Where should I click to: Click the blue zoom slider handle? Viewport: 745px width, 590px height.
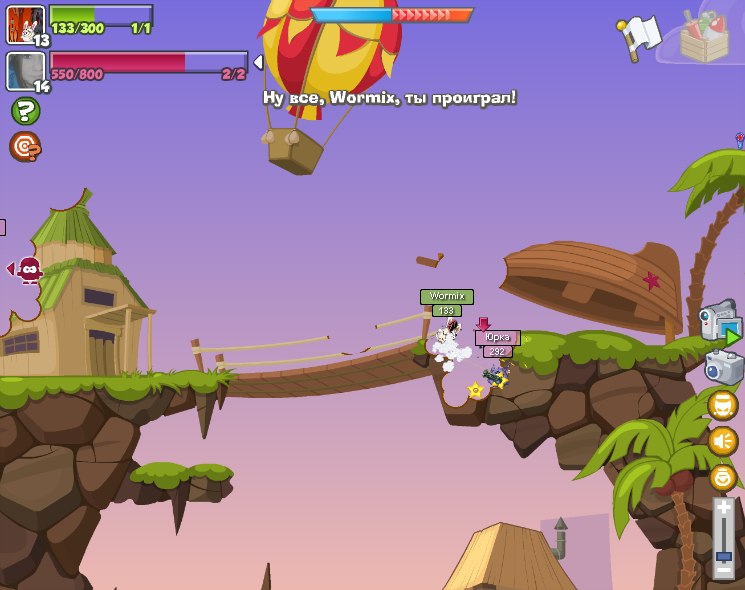click(x=723, y=556)
